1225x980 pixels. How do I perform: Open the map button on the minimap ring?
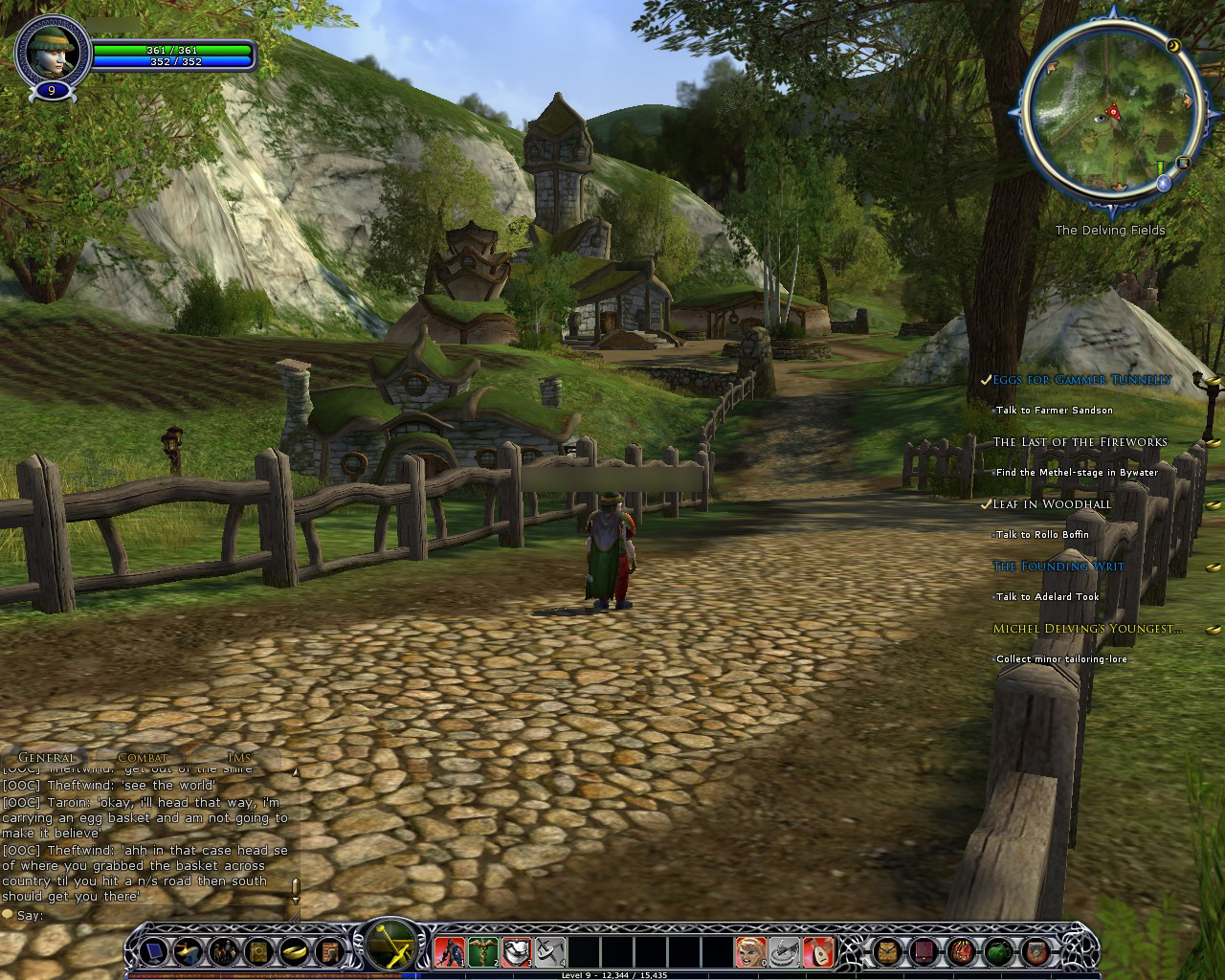1184,162
